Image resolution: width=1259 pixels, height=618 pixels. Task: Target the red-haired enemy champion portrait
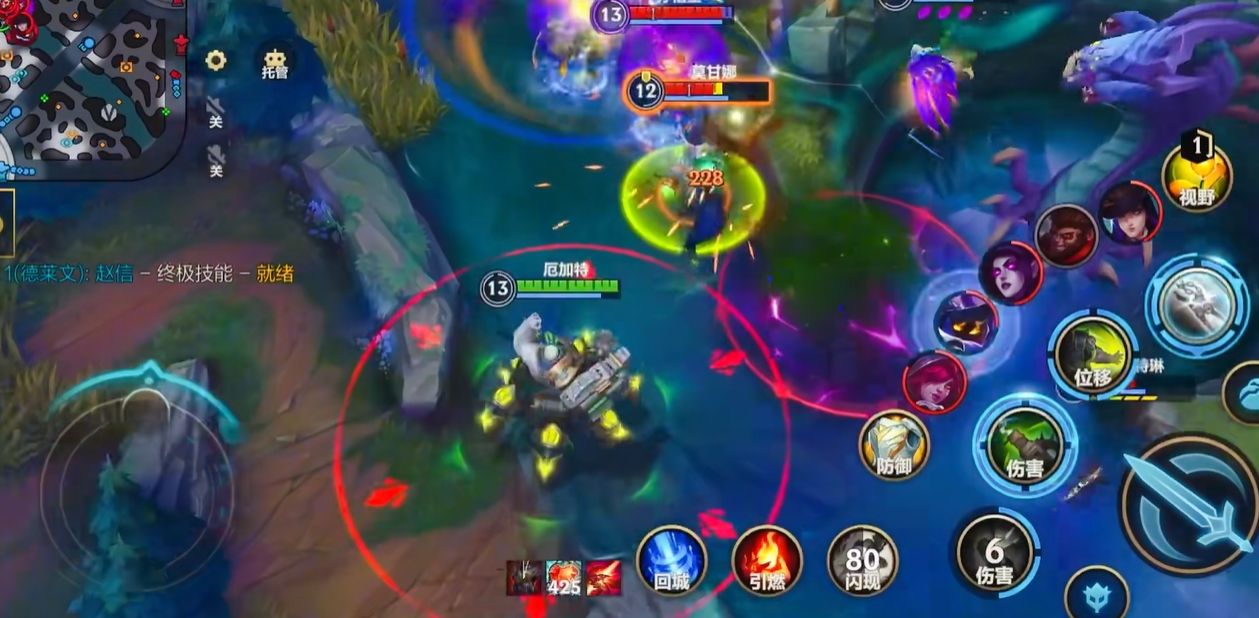coord(933,381)
